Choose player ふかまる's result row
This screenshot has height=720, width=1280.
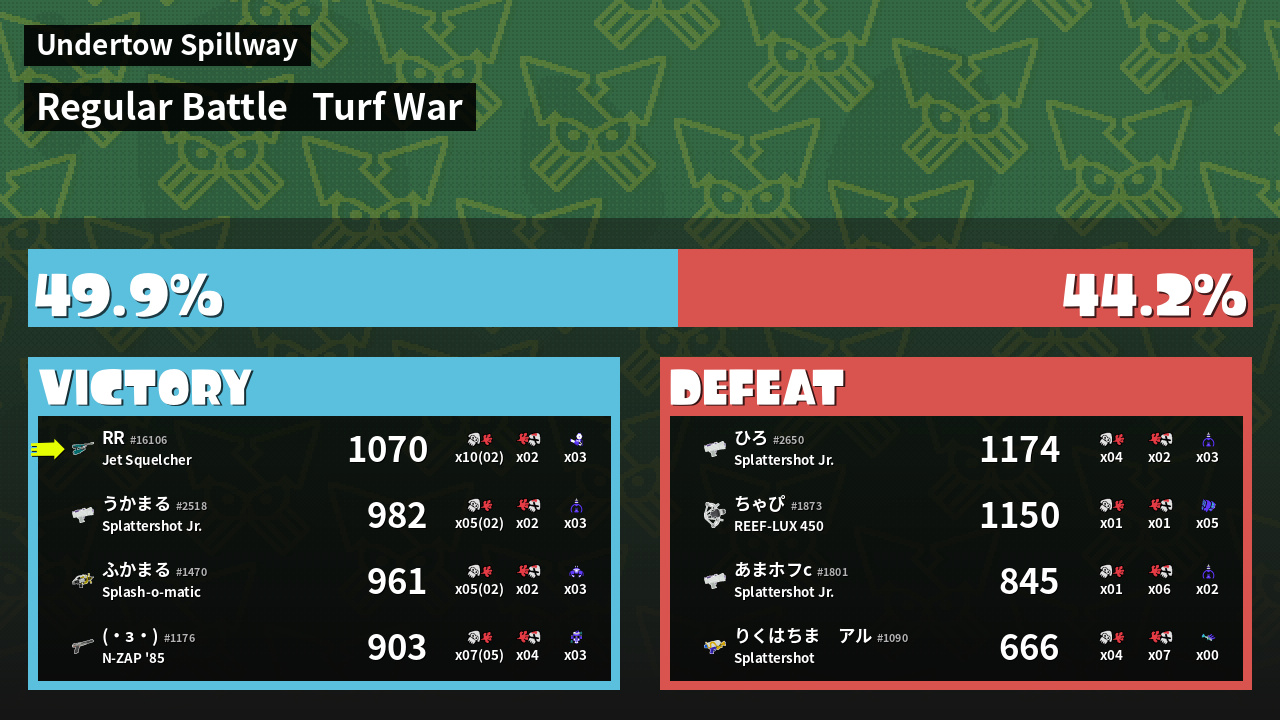click(324, 581)
